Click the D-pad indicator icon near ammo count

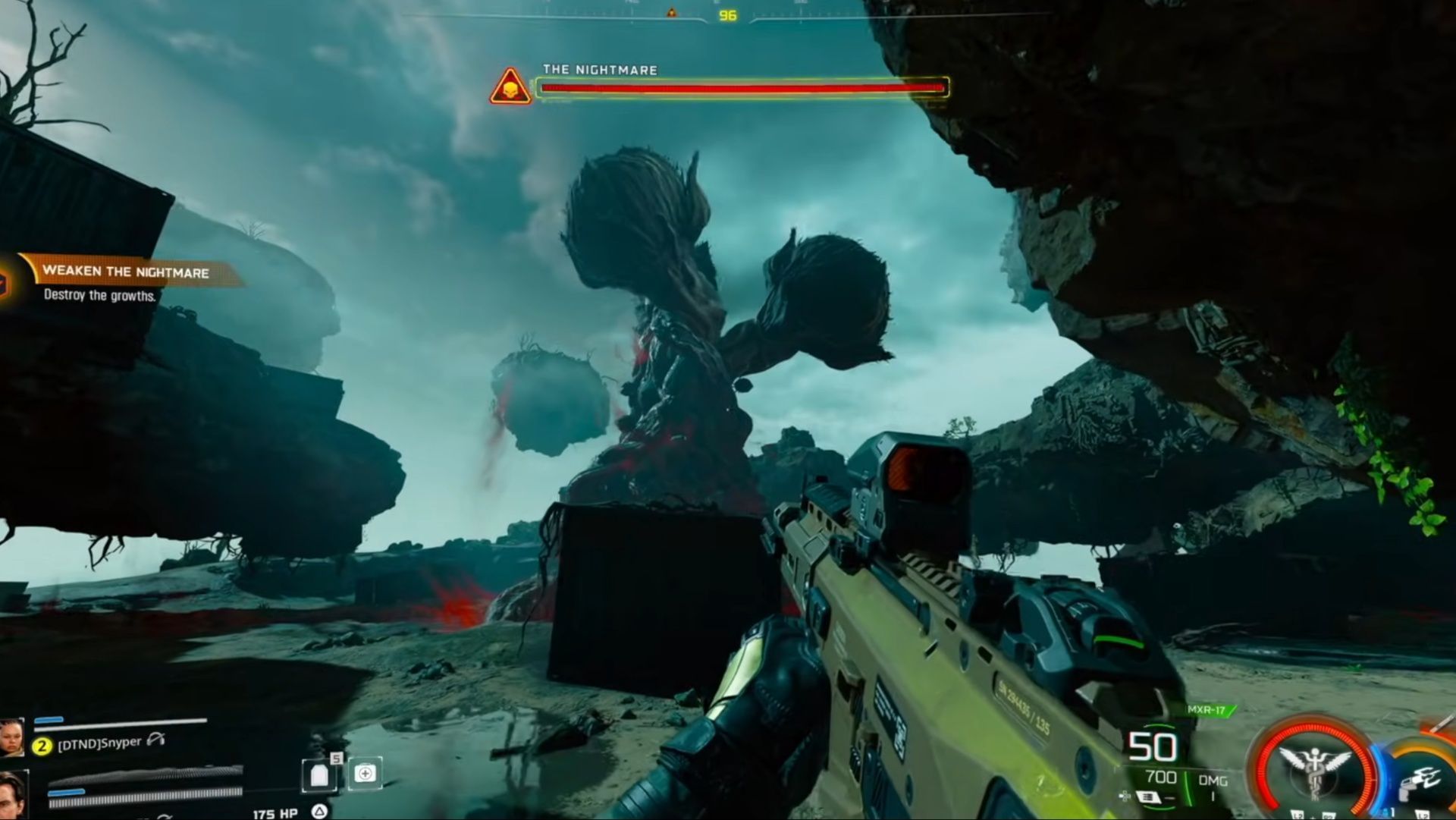click(x=1125, y=796)
